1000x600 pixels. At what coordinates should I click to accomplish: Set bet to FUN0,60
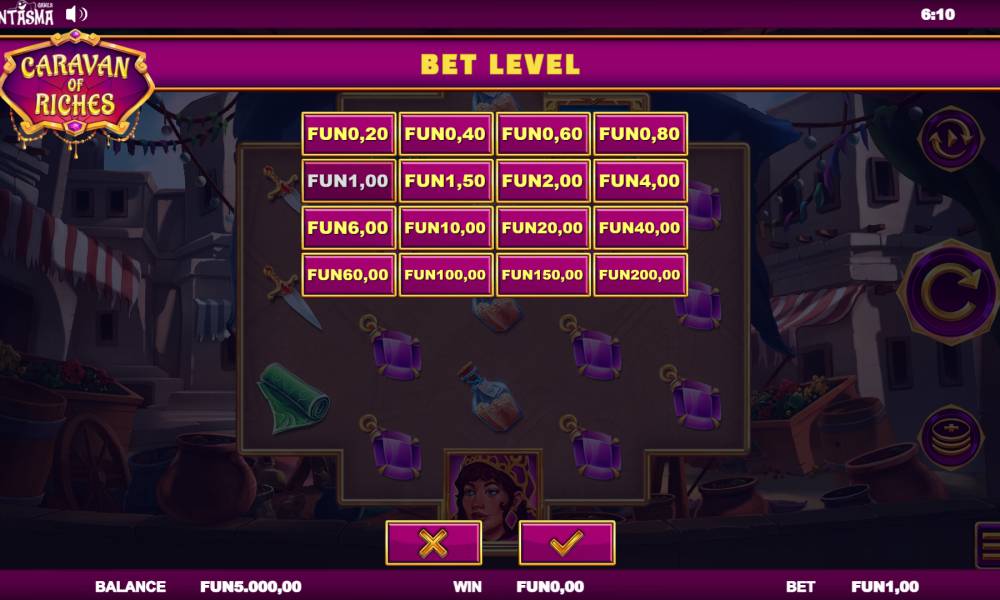pos(542,134)
